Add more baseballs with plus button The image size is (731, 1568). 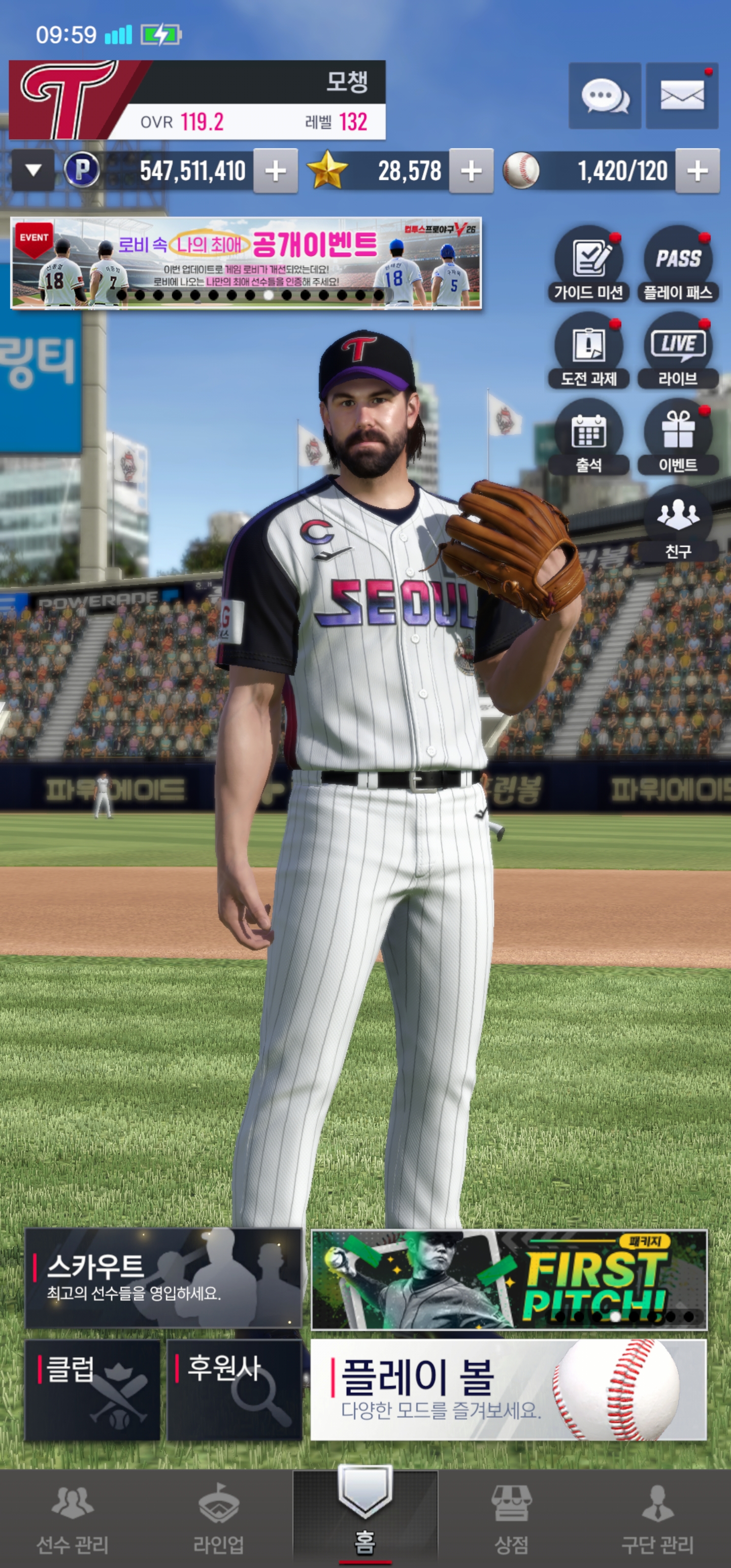[697, 171]
